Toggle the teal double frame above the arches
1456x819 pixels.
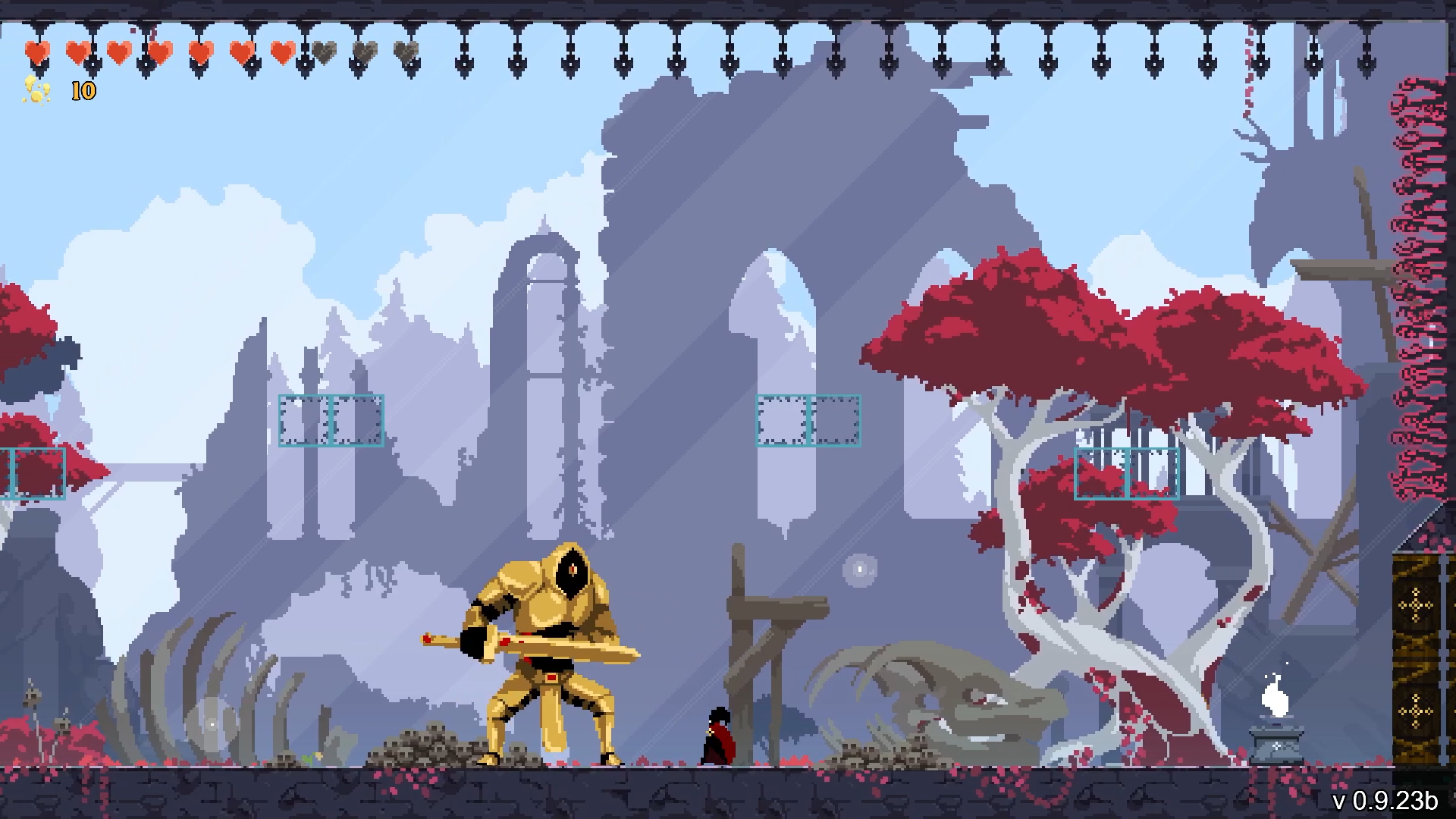tap(808, 419)
